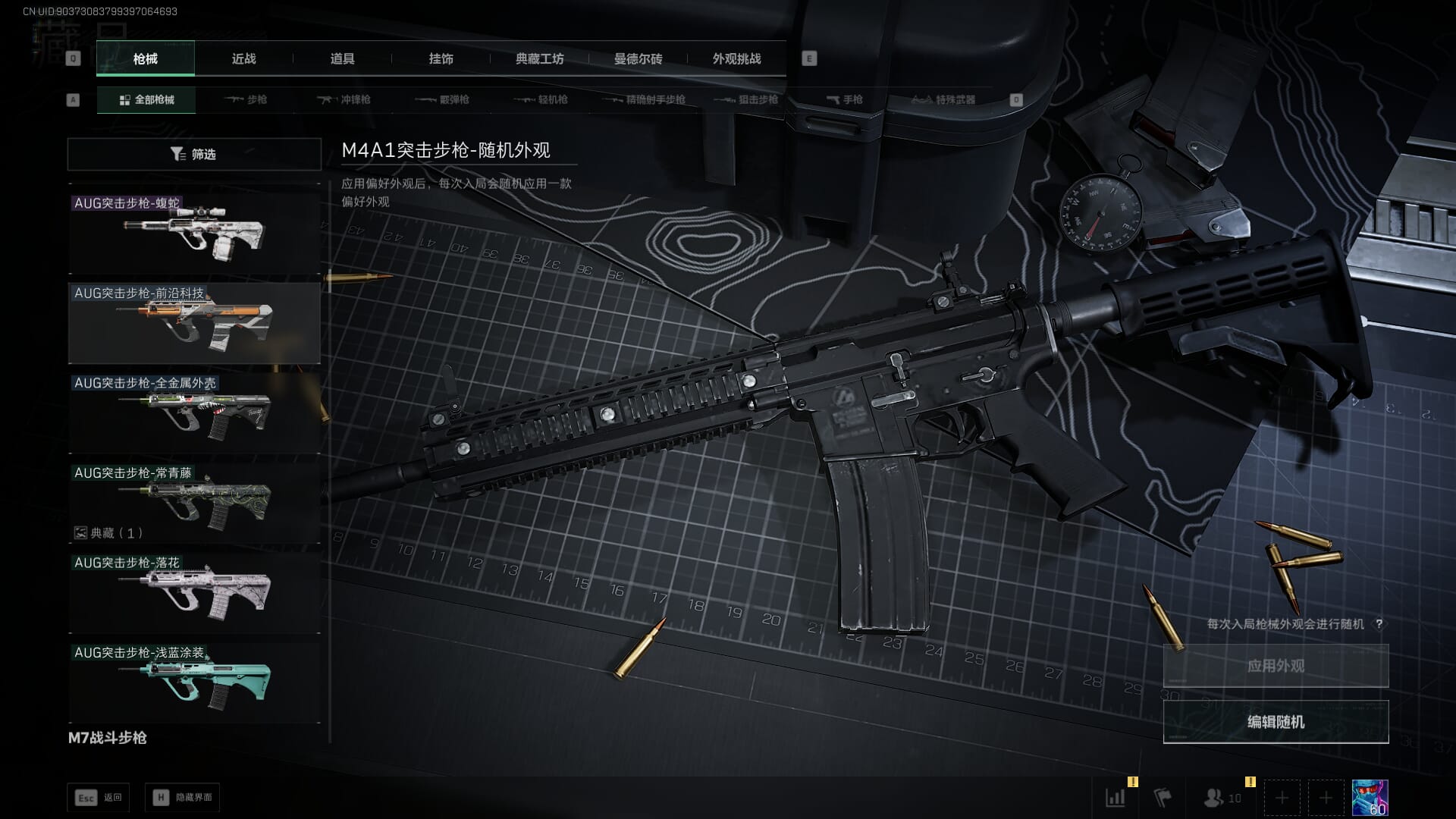Choose the 手枪 pistol category
1456x819 pixels.
point(844,99)
